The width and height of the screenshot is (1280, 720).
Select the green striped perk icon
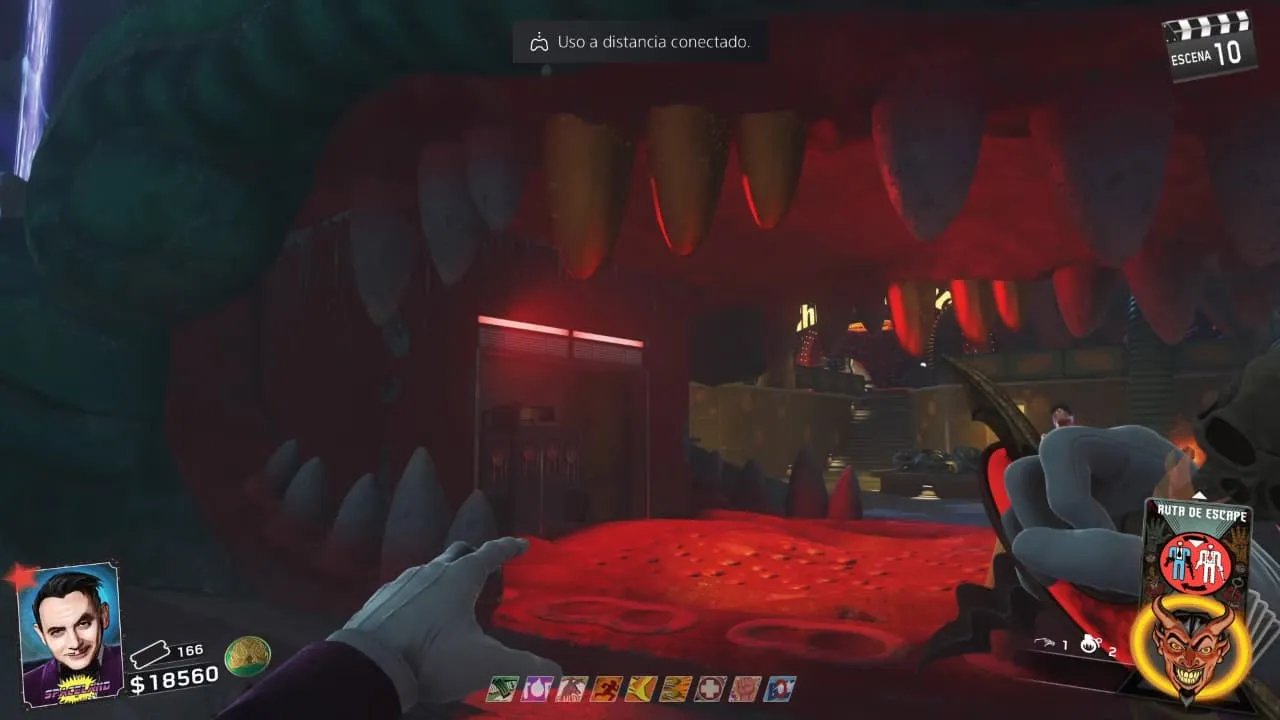501,688
